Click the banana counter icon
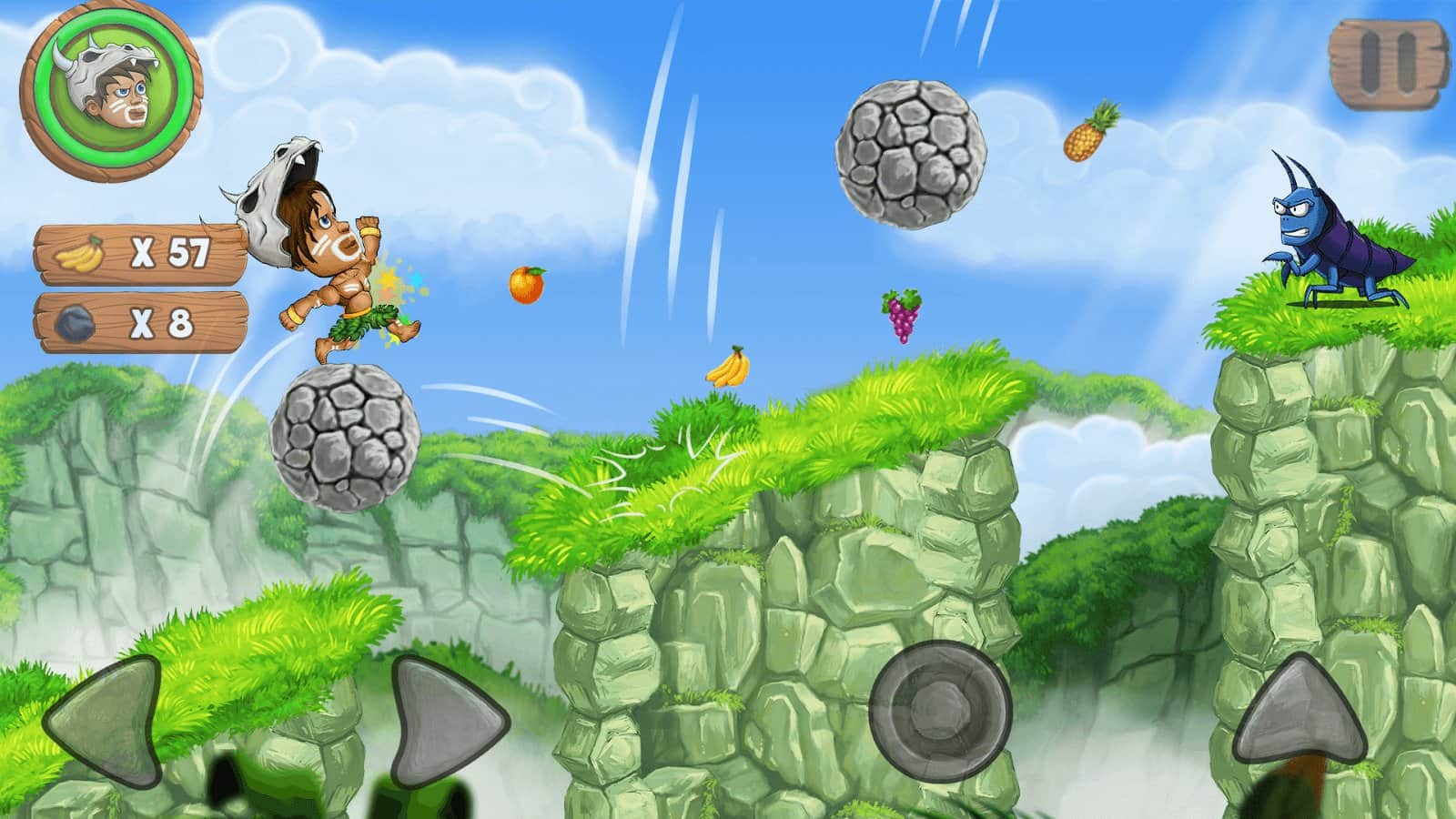Viewport: 1456px width, 819px height. pyautogui.click(x=80, y=253)
